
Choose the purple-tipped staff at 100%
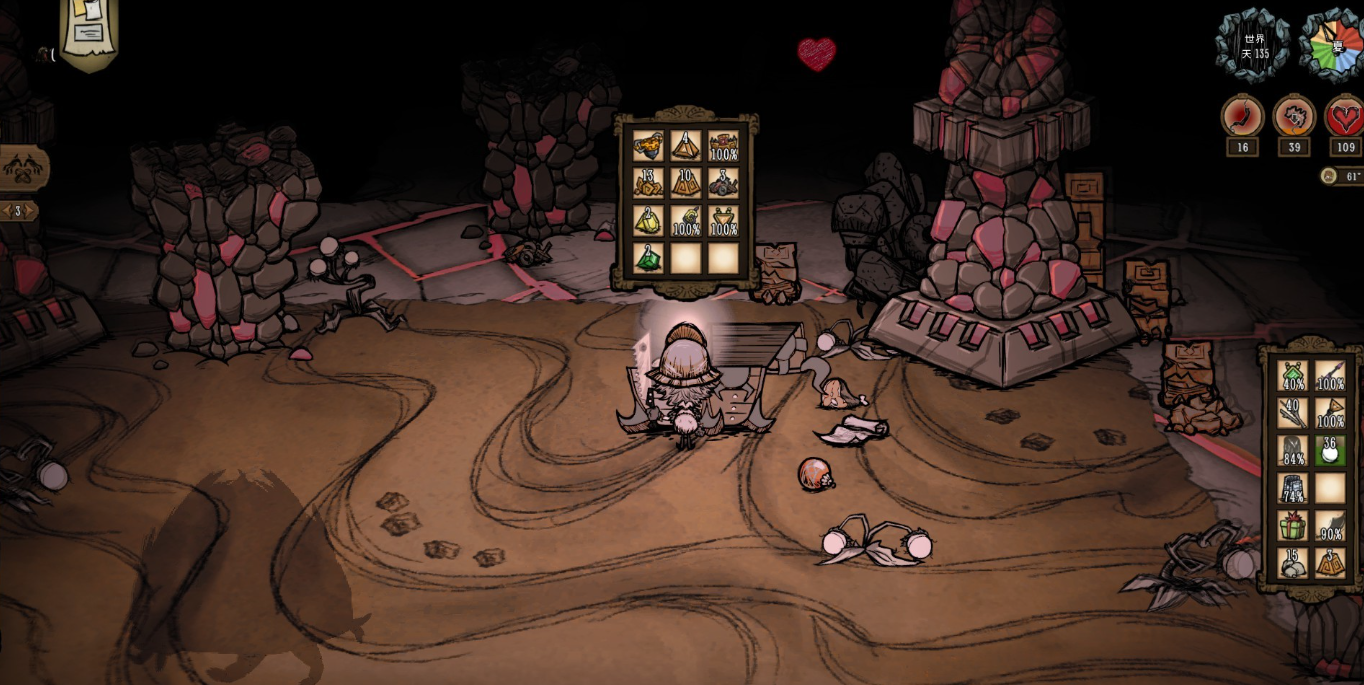click(x=1330, y=378)
